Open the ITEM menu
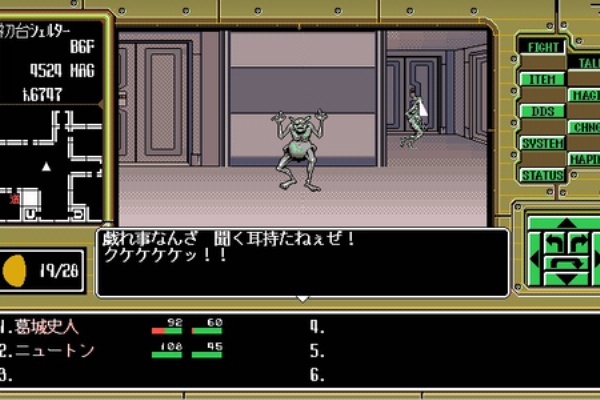The image size is (600, 400). click(542, 79)
